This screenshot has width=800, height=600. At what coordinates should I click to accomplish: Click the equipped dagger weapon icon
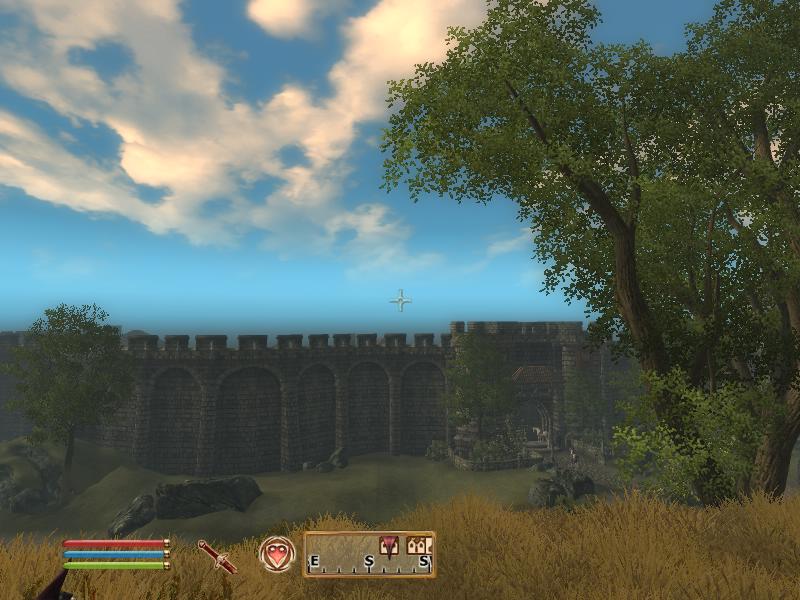coord(217,556)
